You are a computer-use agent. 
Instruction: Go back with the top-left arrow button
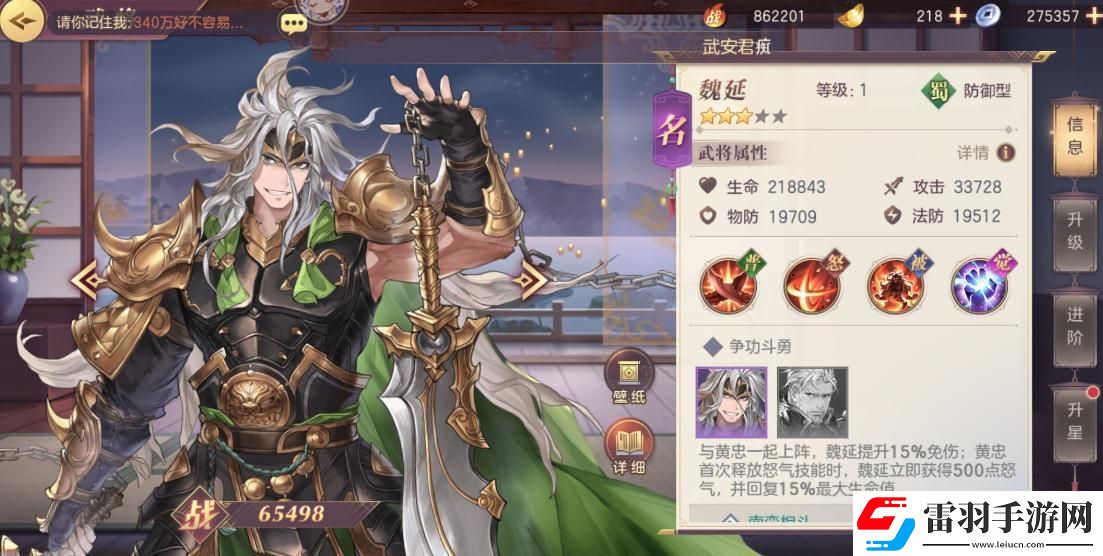(x=24, y=19)
